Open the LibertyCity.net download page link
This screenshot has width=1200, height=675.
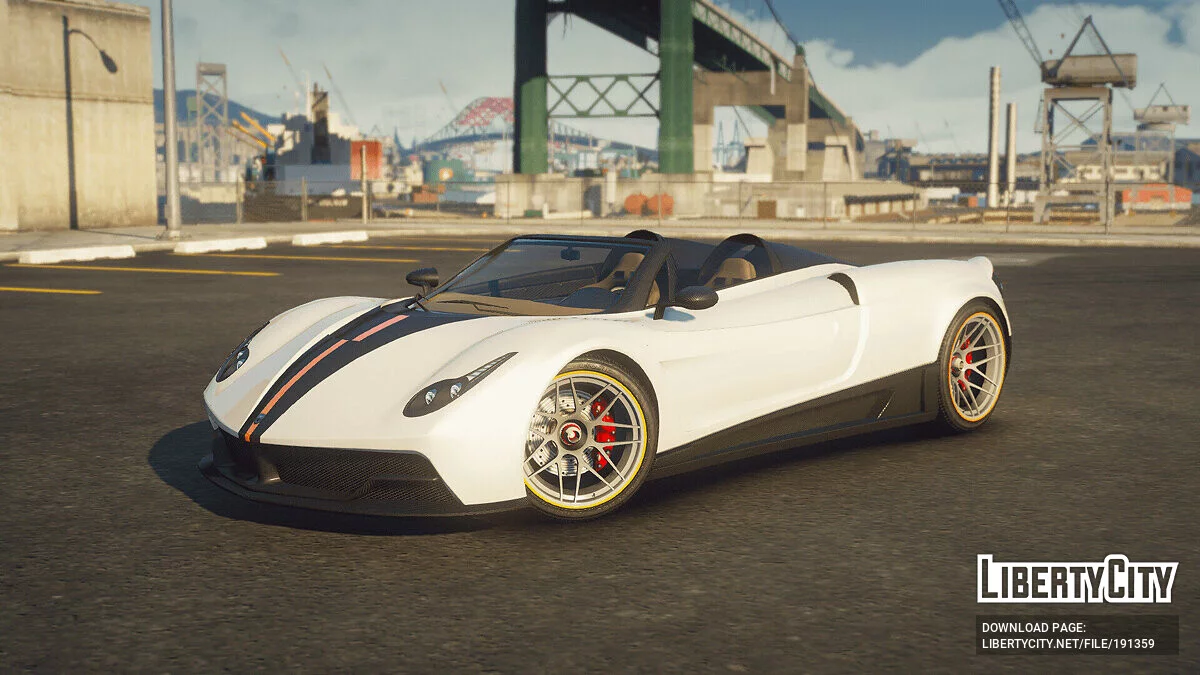1067,644
